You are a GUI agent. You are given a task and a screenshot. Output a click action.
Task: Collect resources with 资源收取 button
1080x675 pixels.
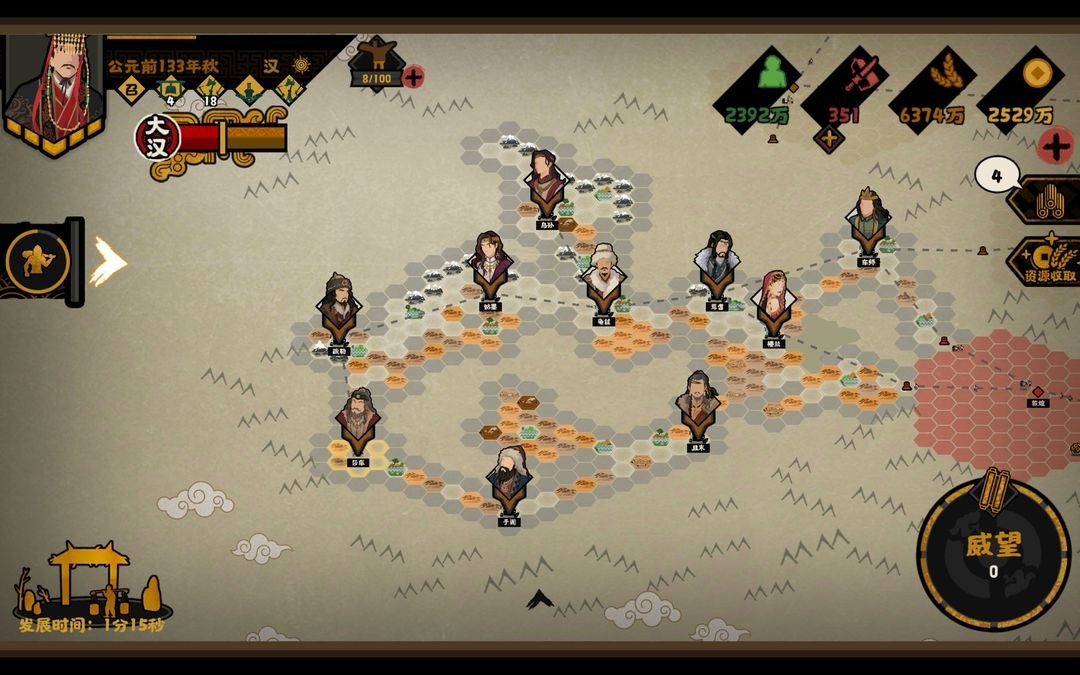(1046, 264)
